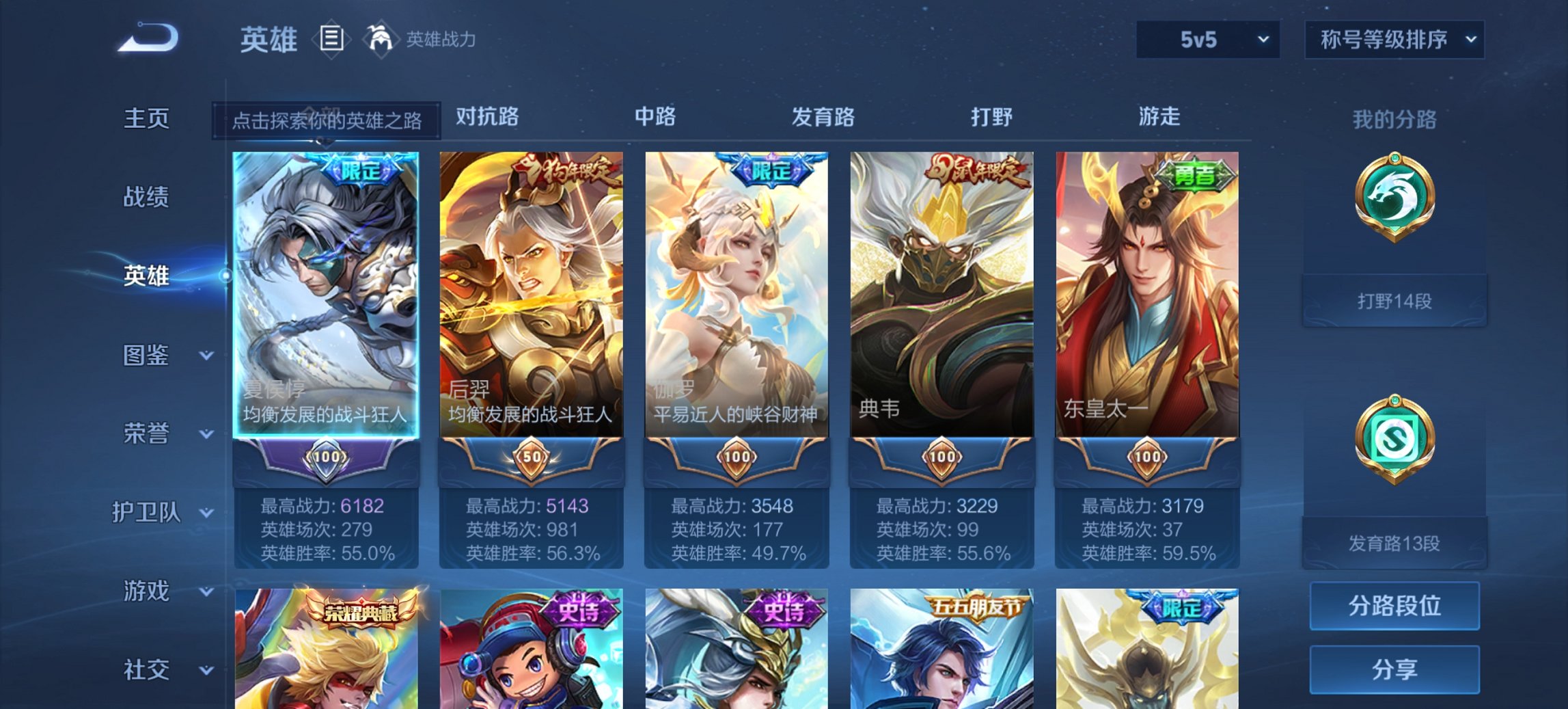
Task: Open the hero power rankings helmet icon
Action: 381,39
